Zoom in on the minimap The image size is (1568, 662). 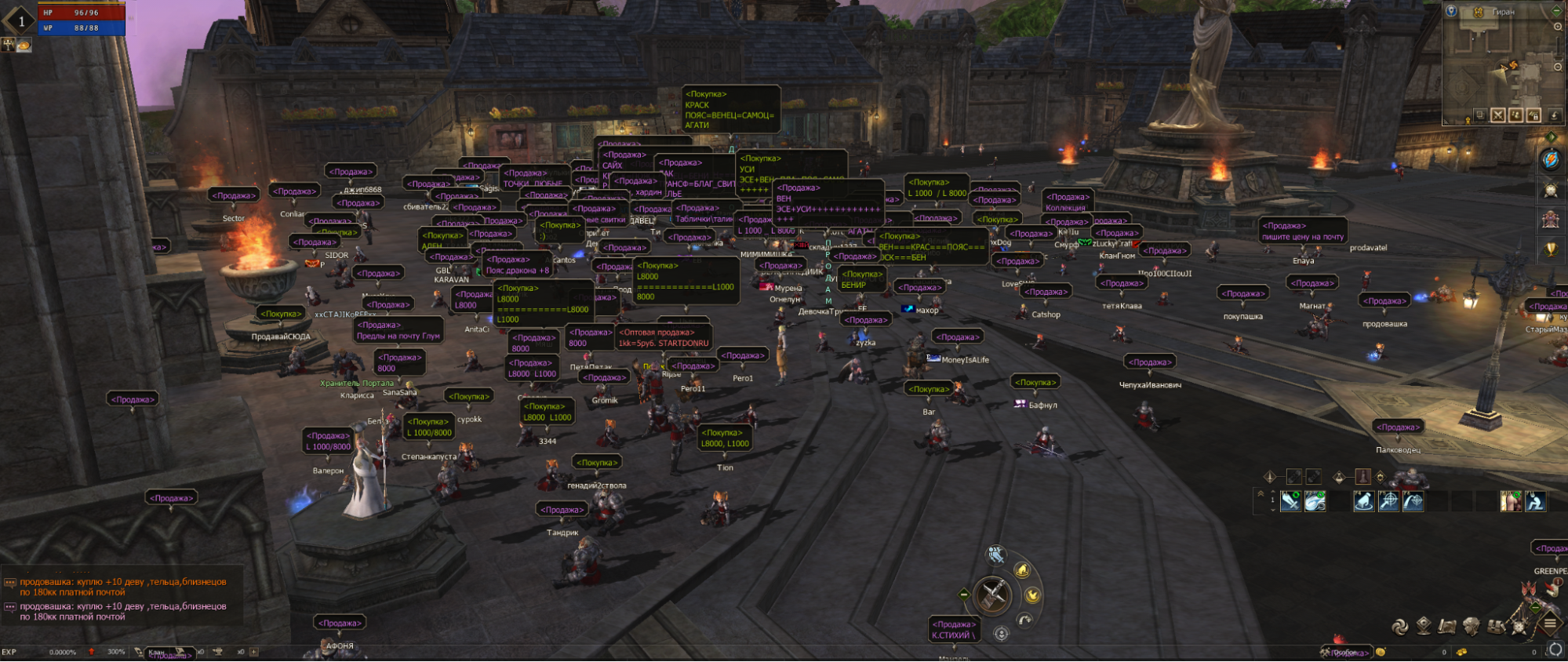pos(1558,27)
